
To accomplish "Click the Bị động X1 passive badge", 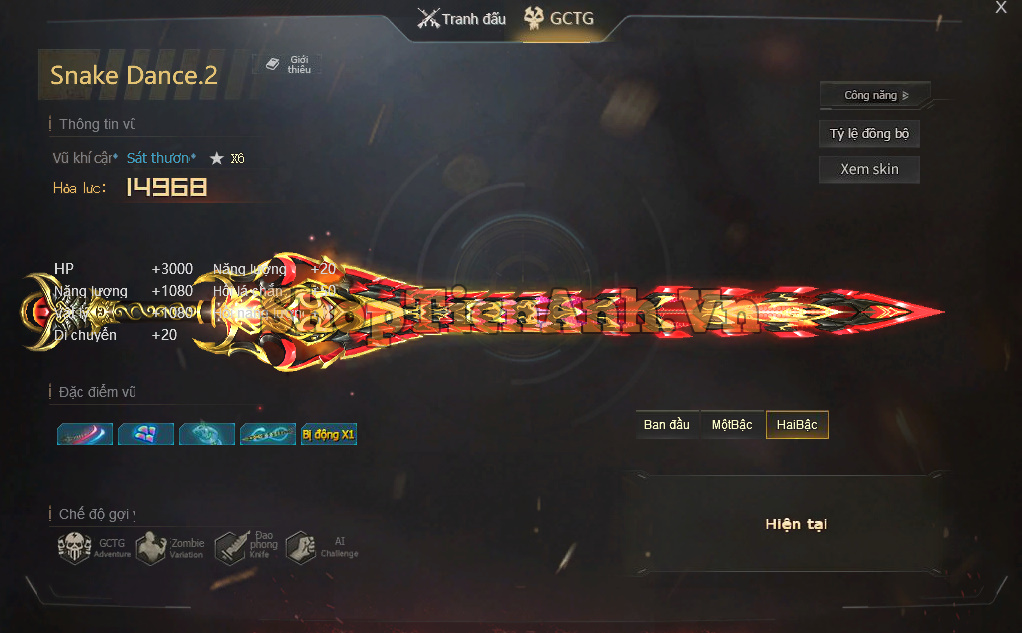I will coord(329,435).
